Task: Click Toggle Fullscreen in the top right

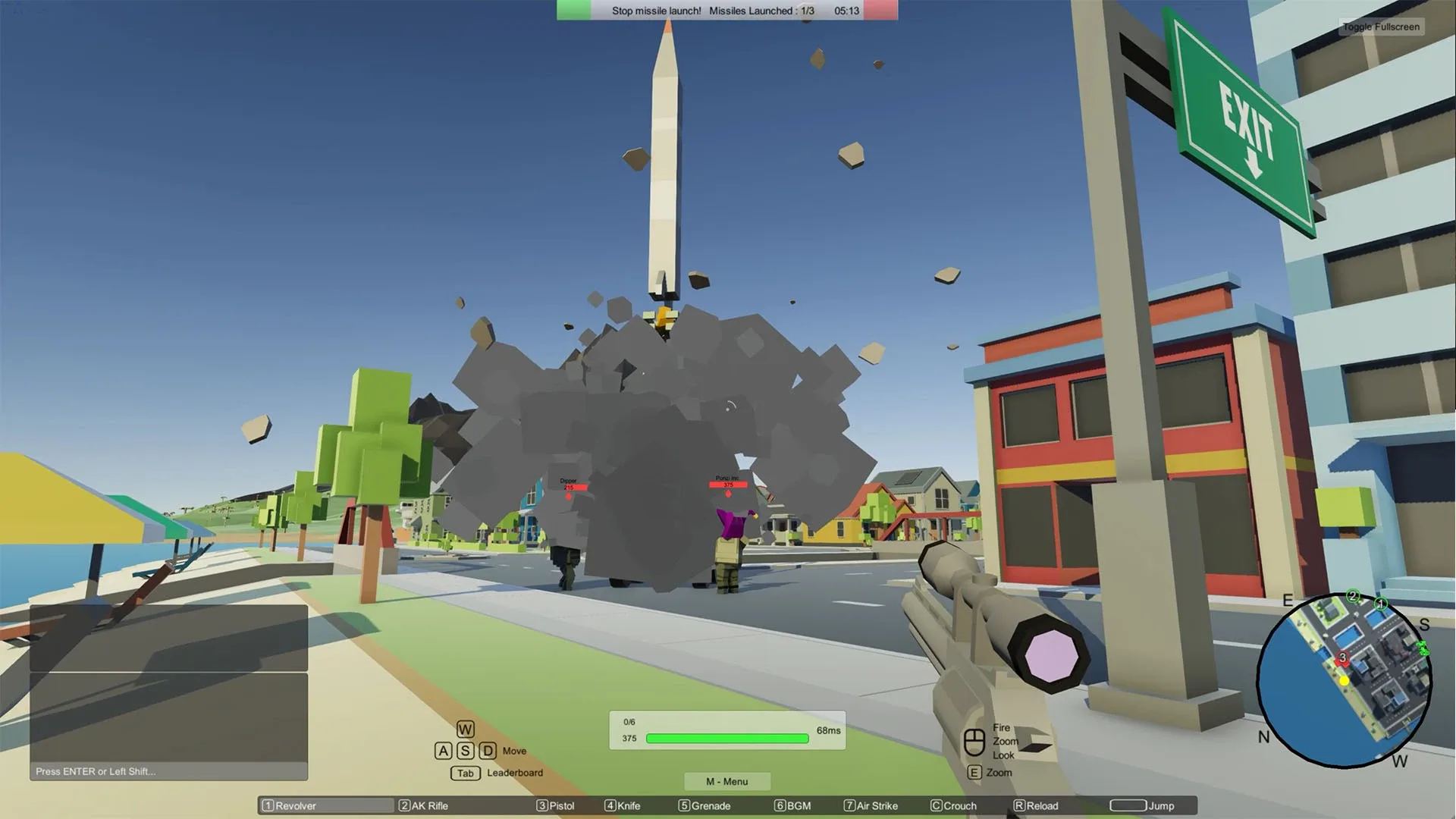Action: [1382, 27]
